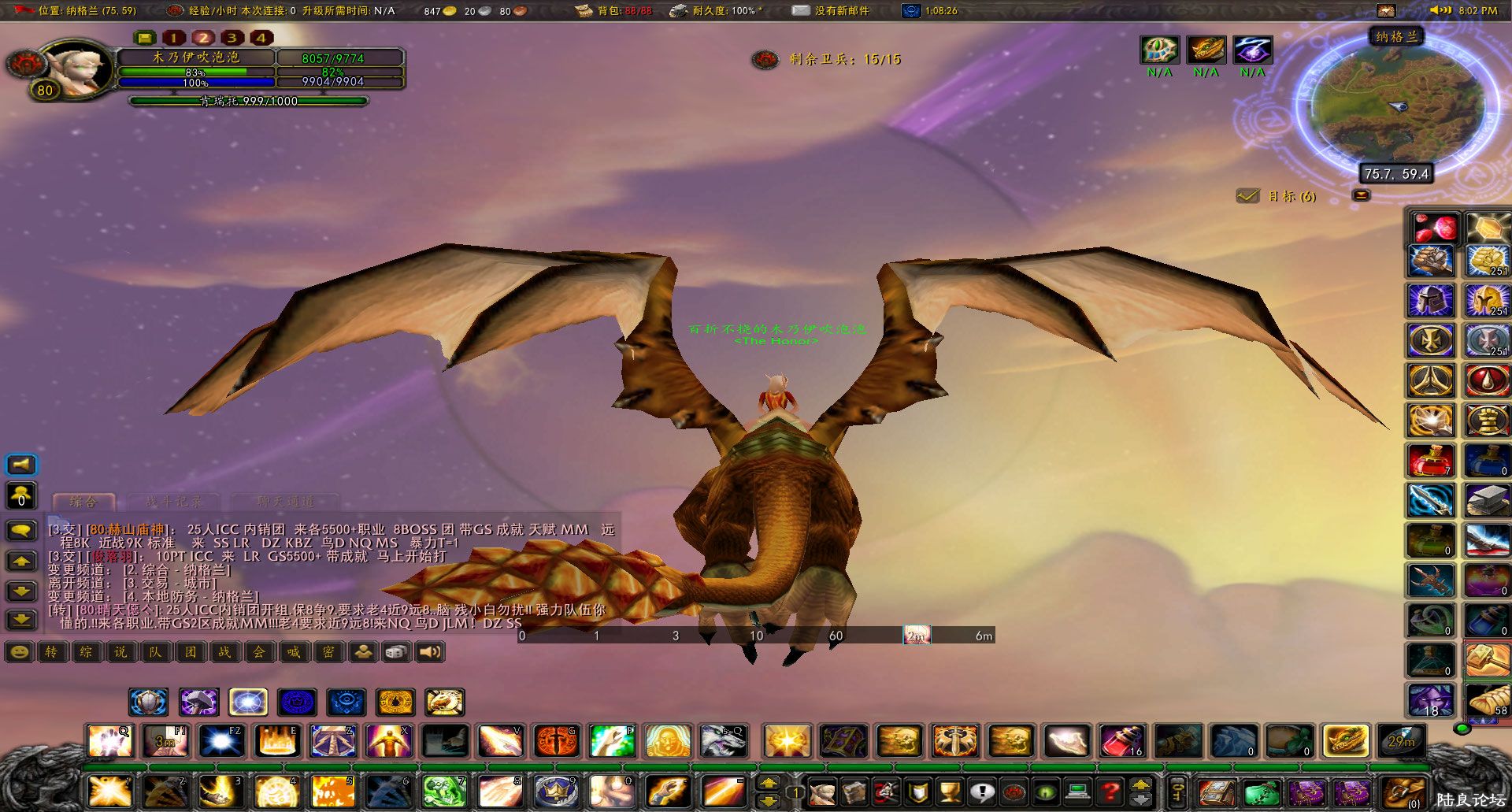
Task: Open the chat menu speech bubble on the left
Action: 21,531
